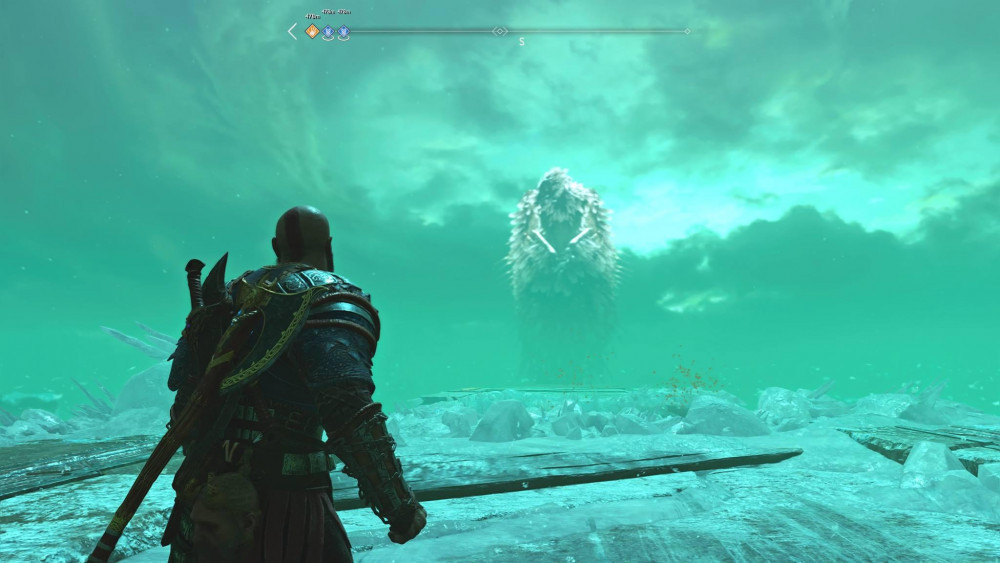Click the center diamond marker on the compass

(500, 31)
